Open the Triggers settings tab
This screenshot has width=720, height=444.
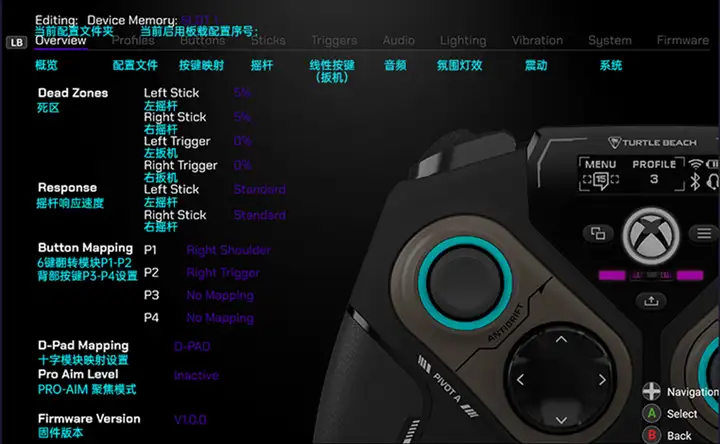click(x=333, y=41)
